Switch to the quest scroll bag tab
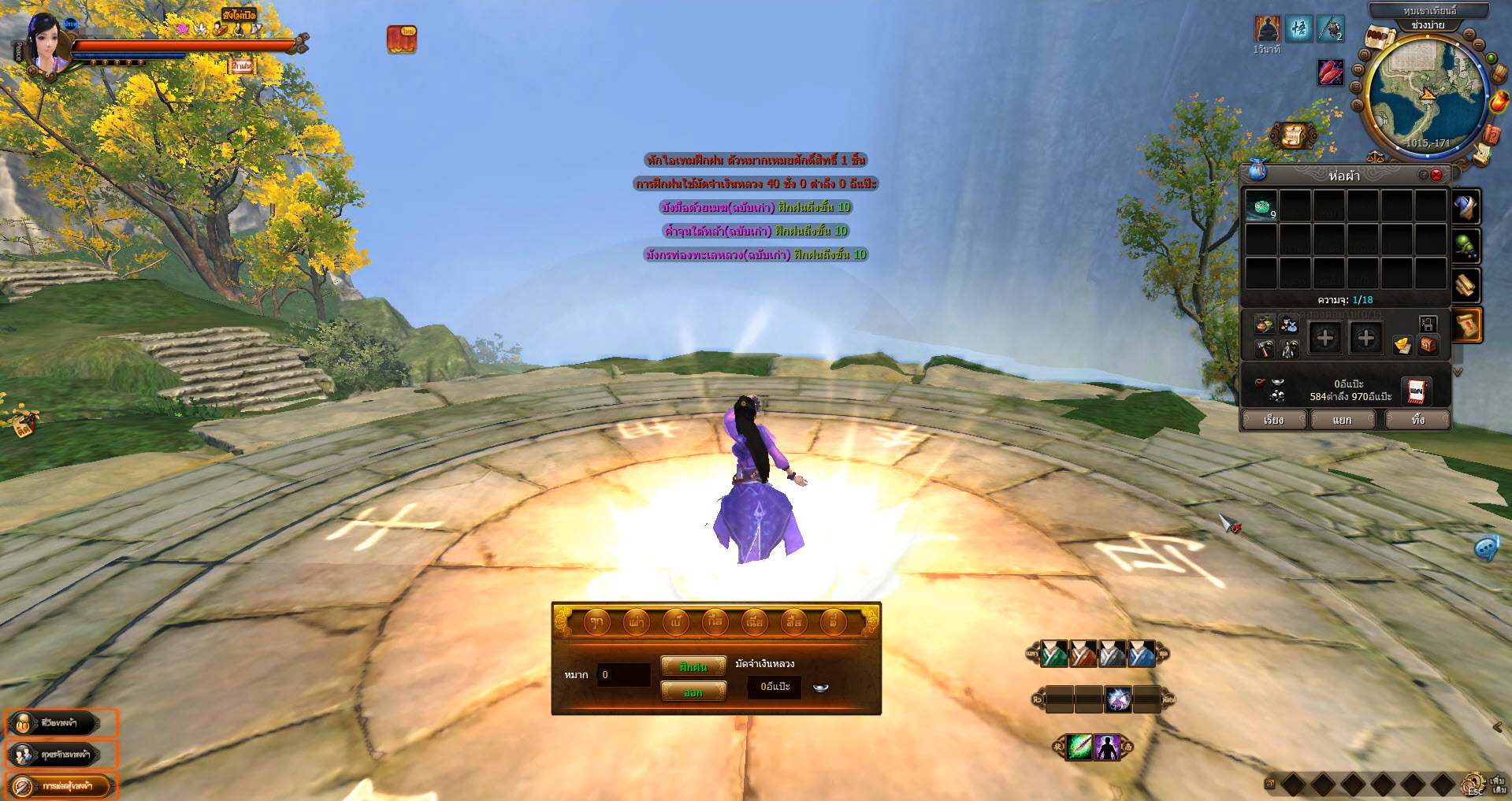This screenshot has width=1512, height=801. (1467, 324)
